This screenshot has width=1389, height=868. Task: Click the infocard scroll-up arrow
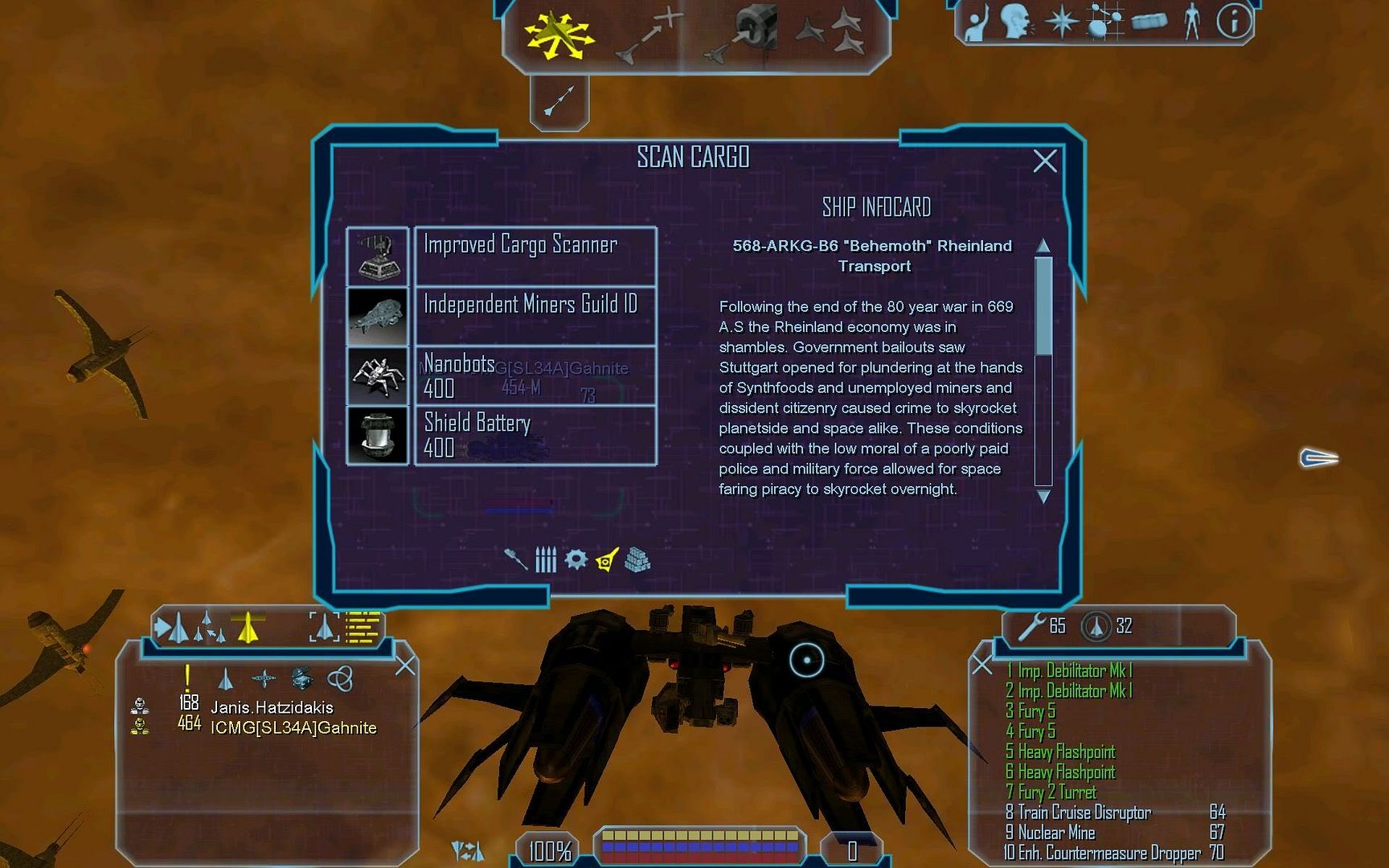(1043, 245)
